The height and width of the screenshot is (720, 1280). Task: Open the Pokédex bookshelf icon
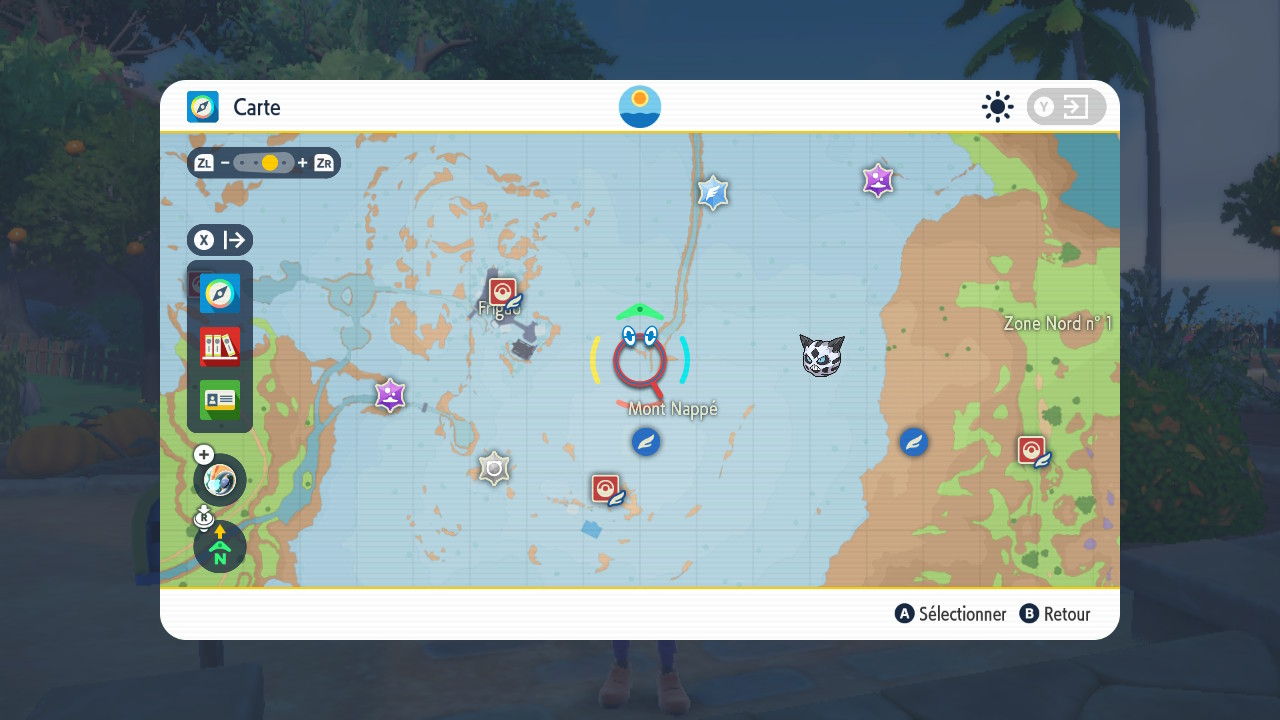tap(220, 347)
